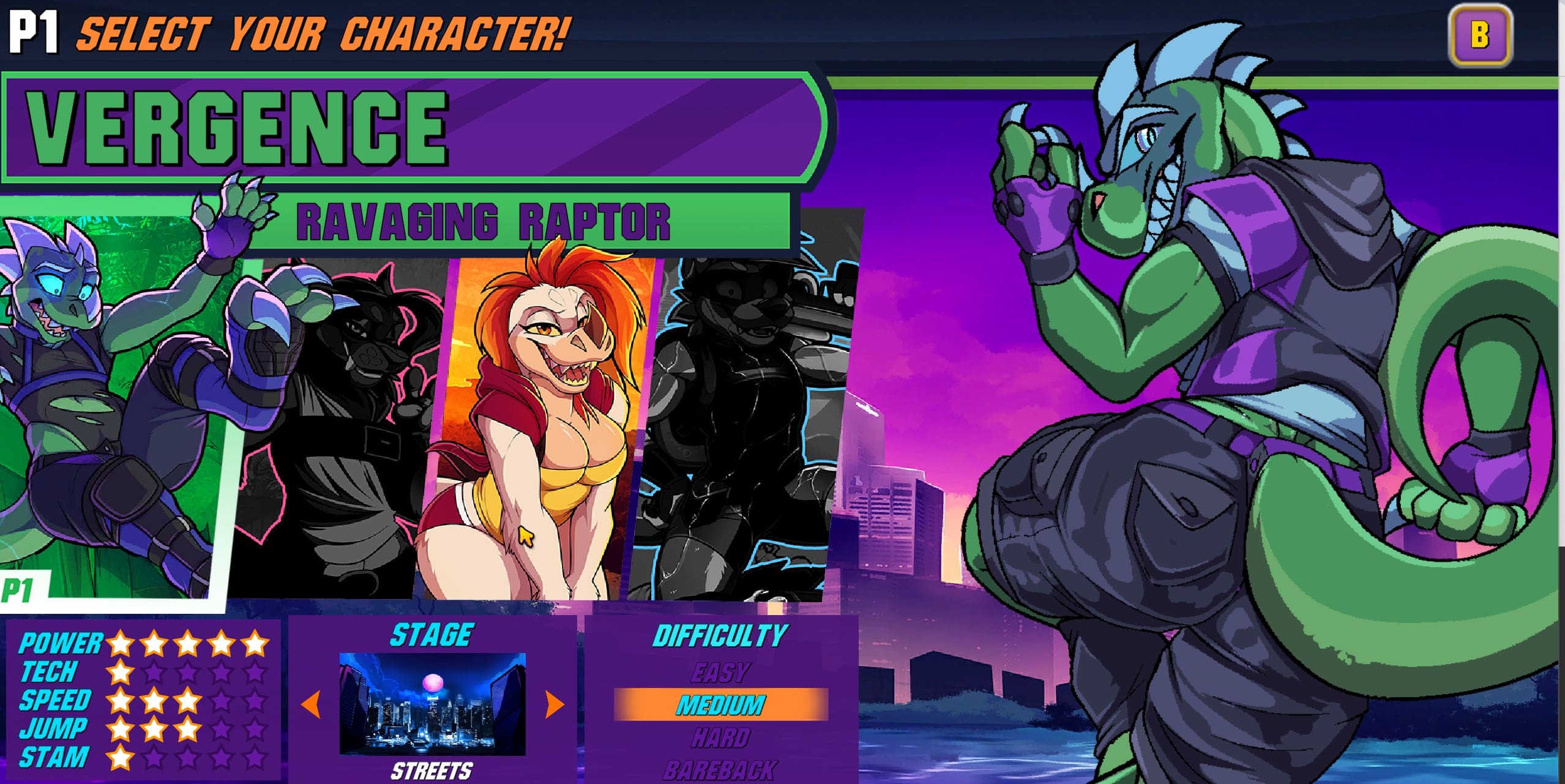Choose Medium difficulty
The width and height of the screenshot is (1565, 784).
coord(720,705)
